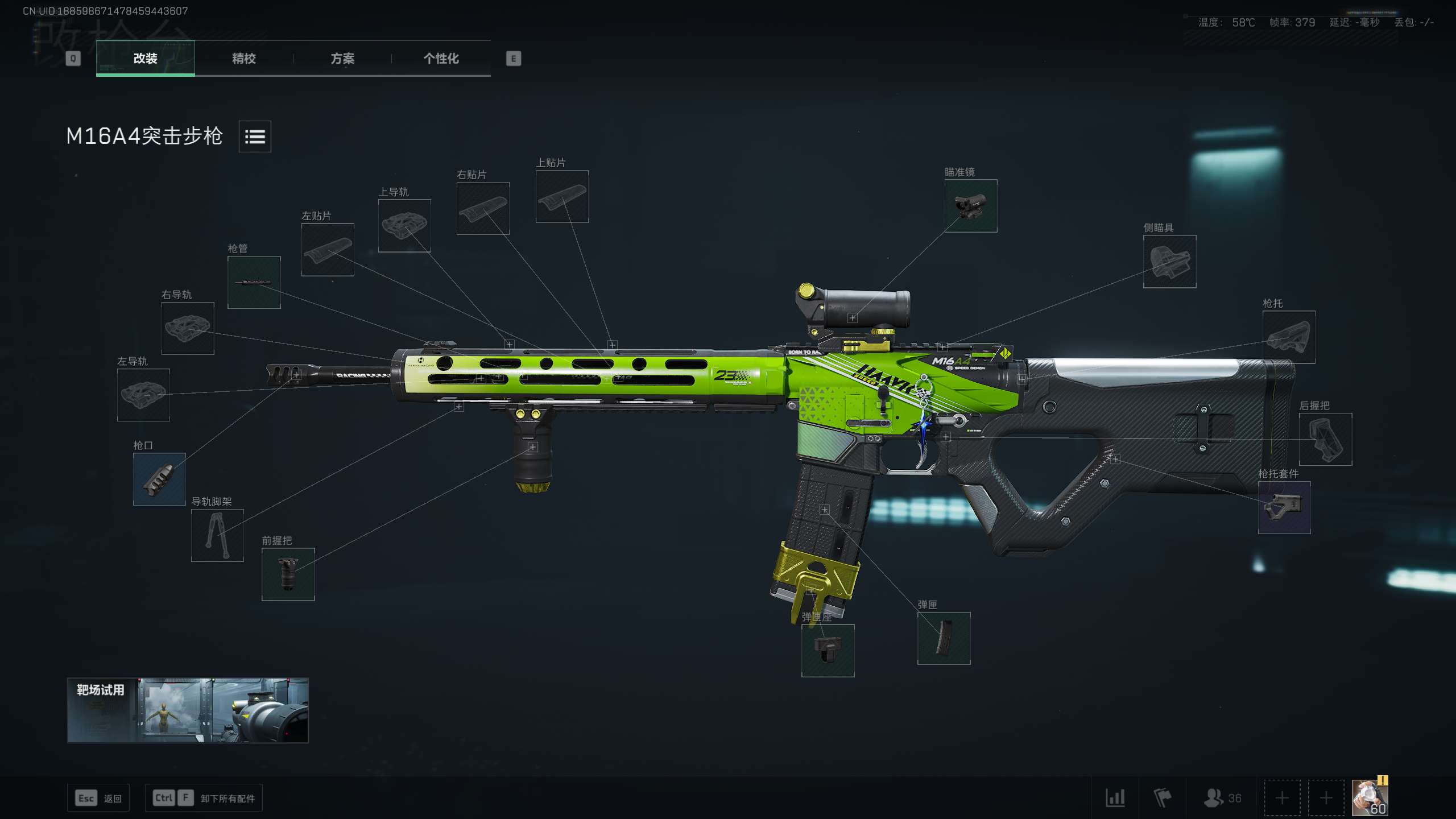Viewport: 1456px width, 819px height.
Task: Start the 靶场试用 firing range trial
Action: (x=188, y=710)
